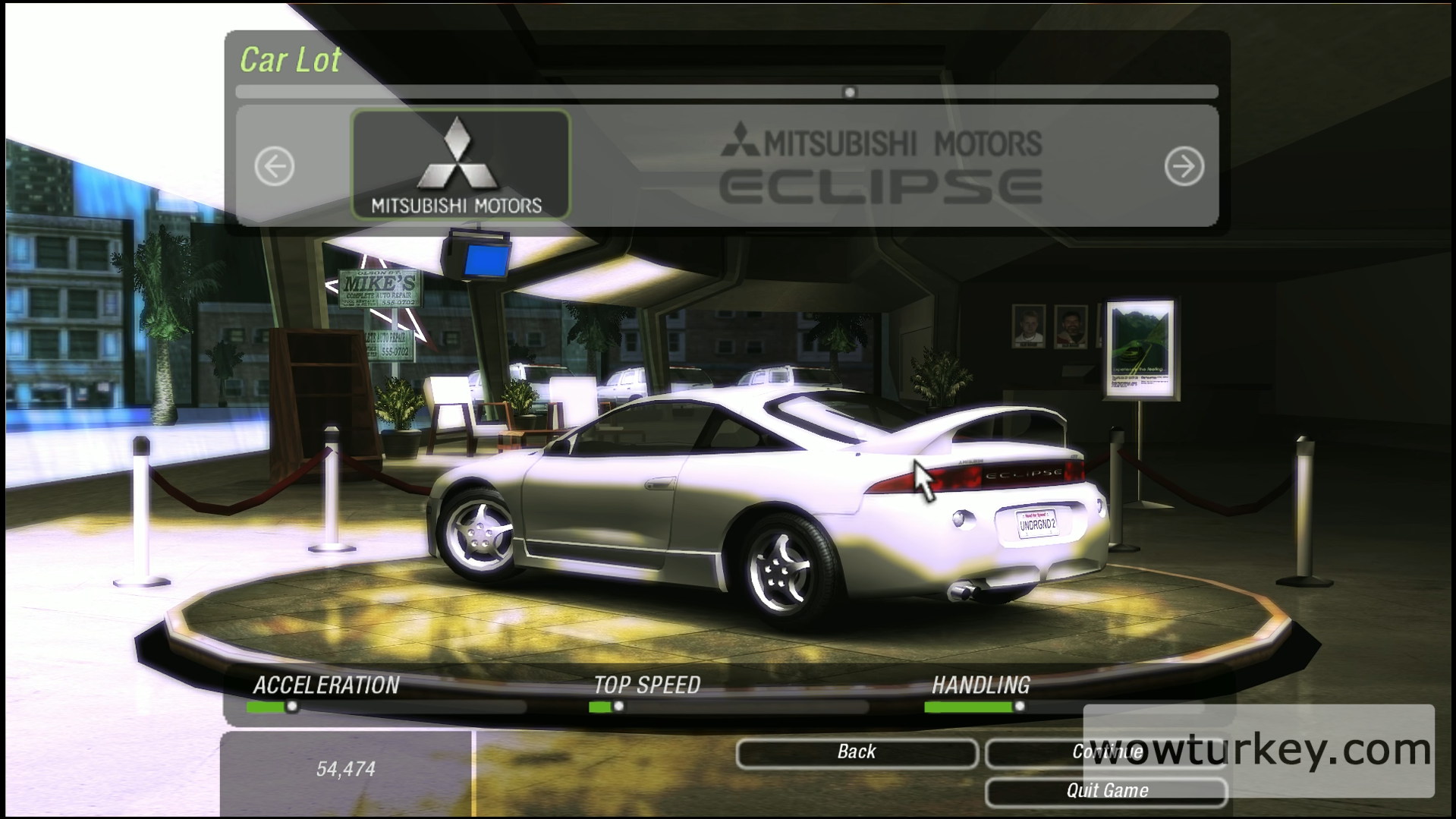Screen dimensions: 1456x819
Task: Advance to the next car with right arrow
Action: pyautogui.click(x=1184, y=166)
